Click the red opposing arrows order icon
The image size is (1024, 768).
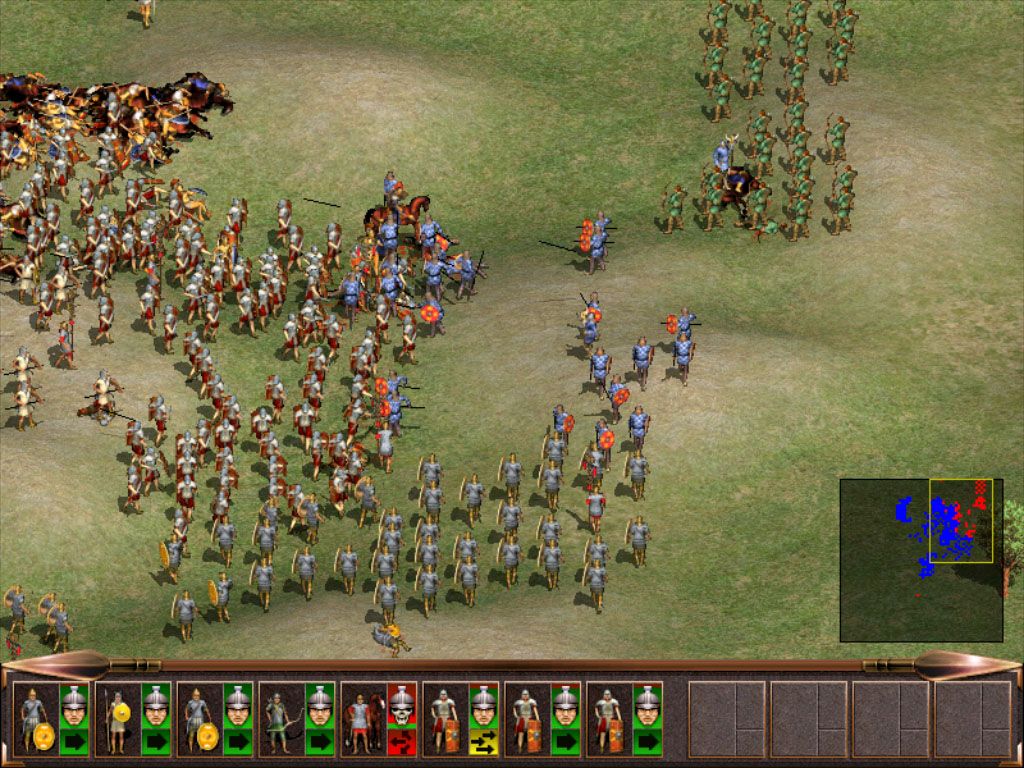(x=401, y=741)
